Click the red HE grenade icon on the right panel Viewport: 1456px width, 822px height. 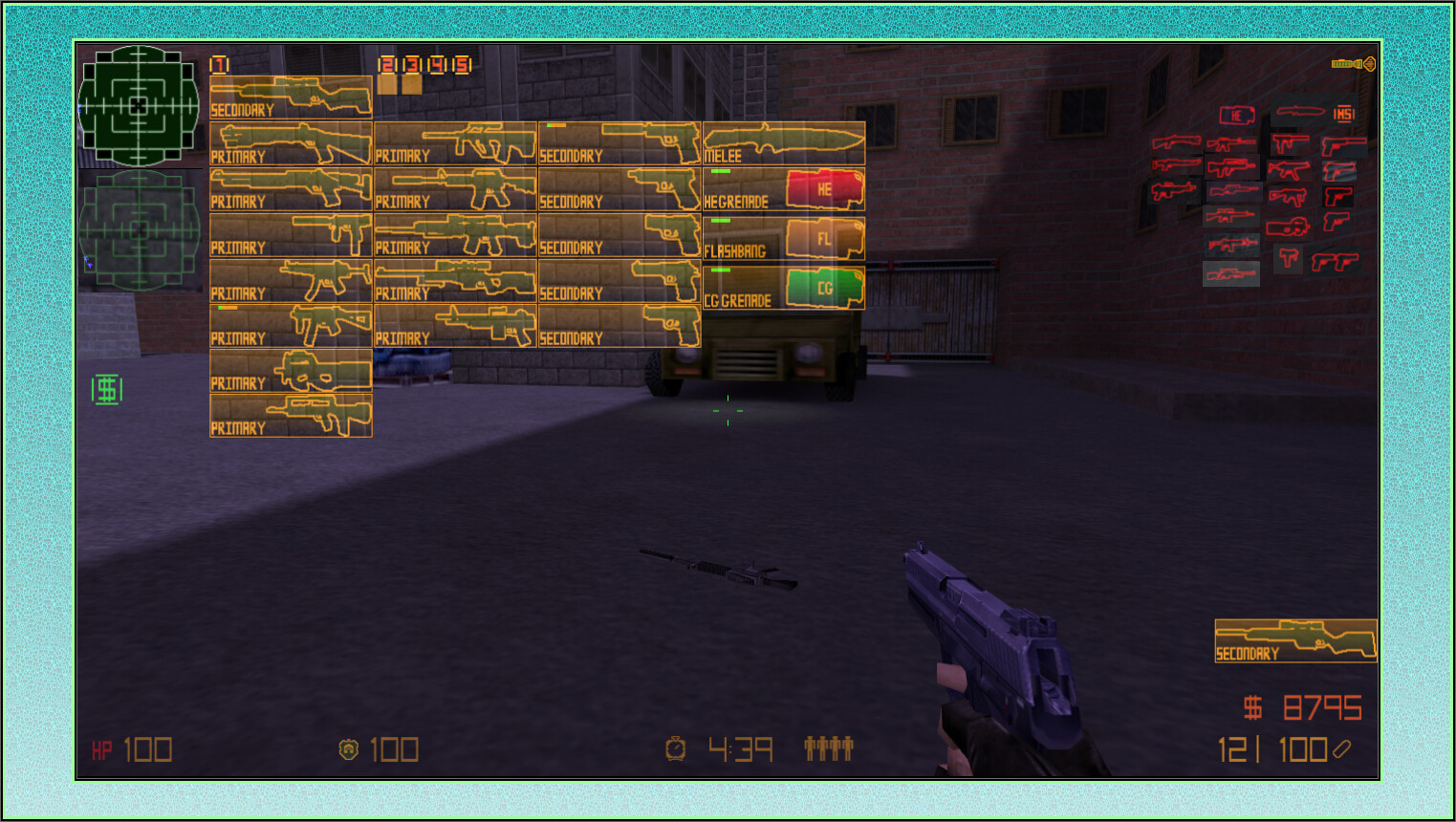coord(1236,113)
